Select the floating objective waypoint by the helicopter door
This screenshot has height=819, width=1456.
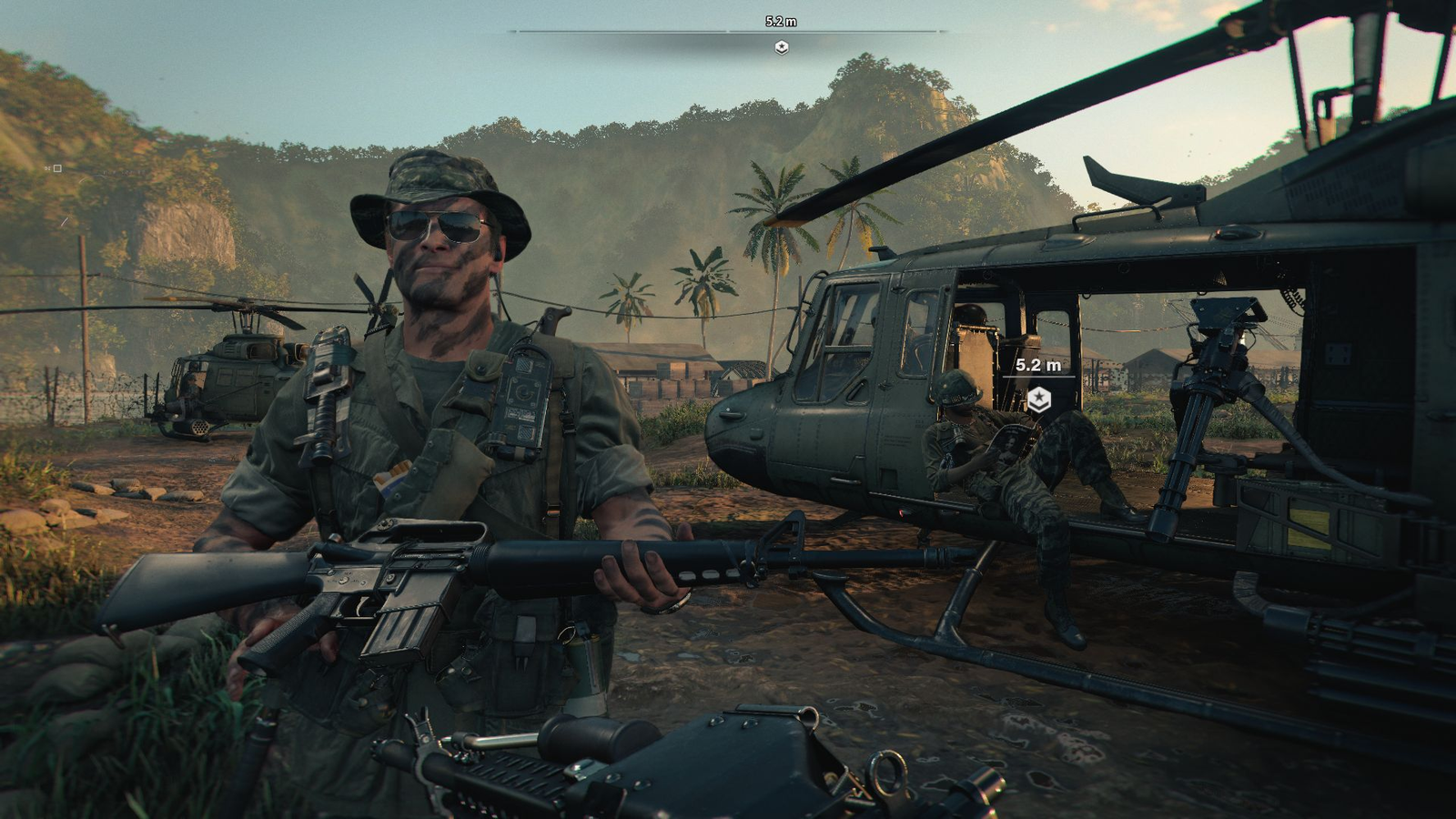click(x=1038, y=399)
